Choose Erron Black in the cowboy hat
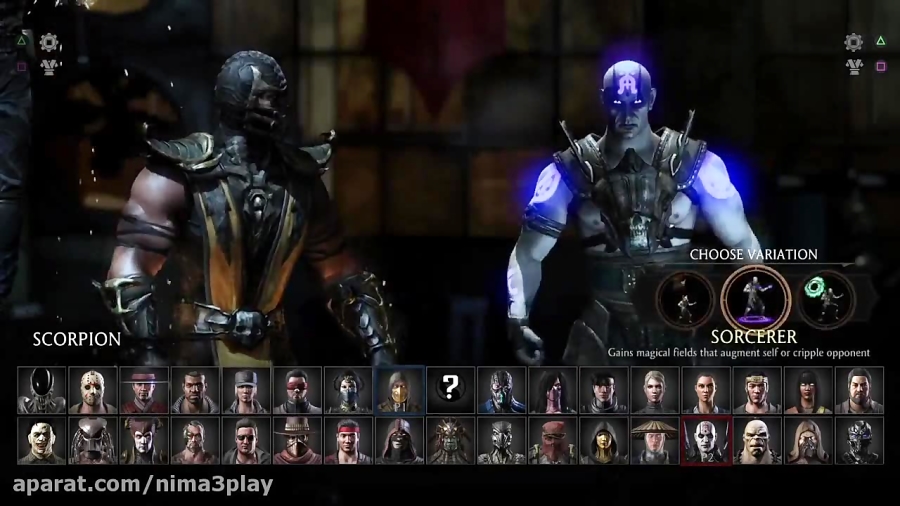Viewport: 900px width, 506px height. coord(297,441)
